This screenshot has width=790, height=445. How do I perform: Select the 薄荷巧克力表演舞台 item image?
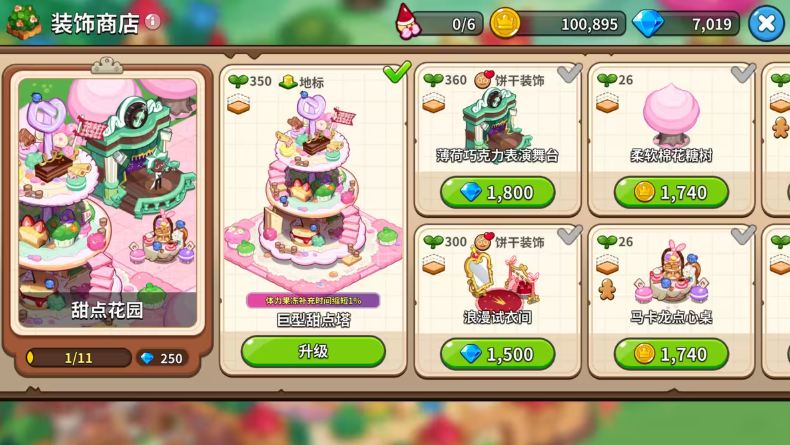tap(497, 118)
